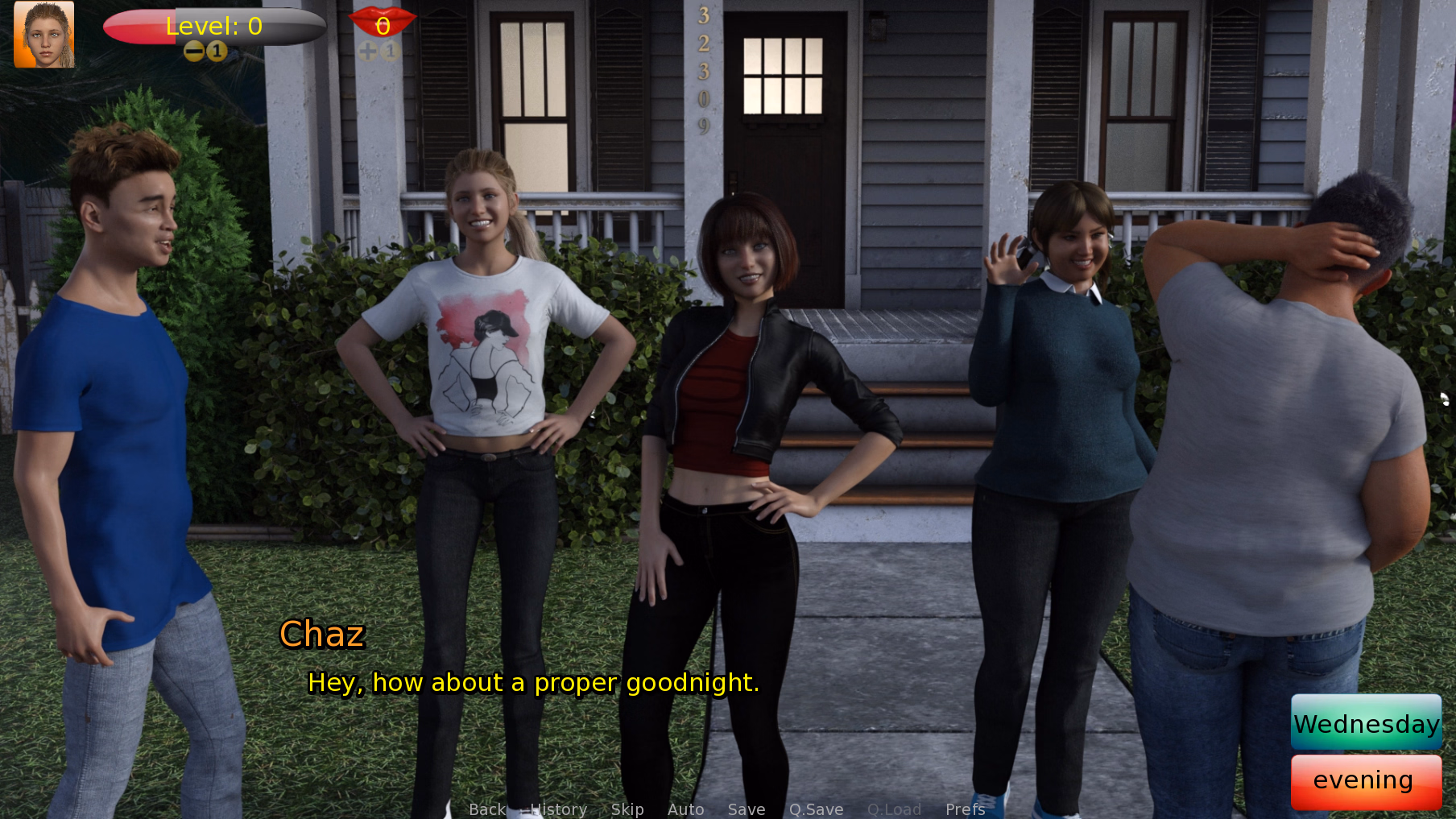Open the Save screen
The height and width of the screenshot is (819, 1456).
(746, 809)
